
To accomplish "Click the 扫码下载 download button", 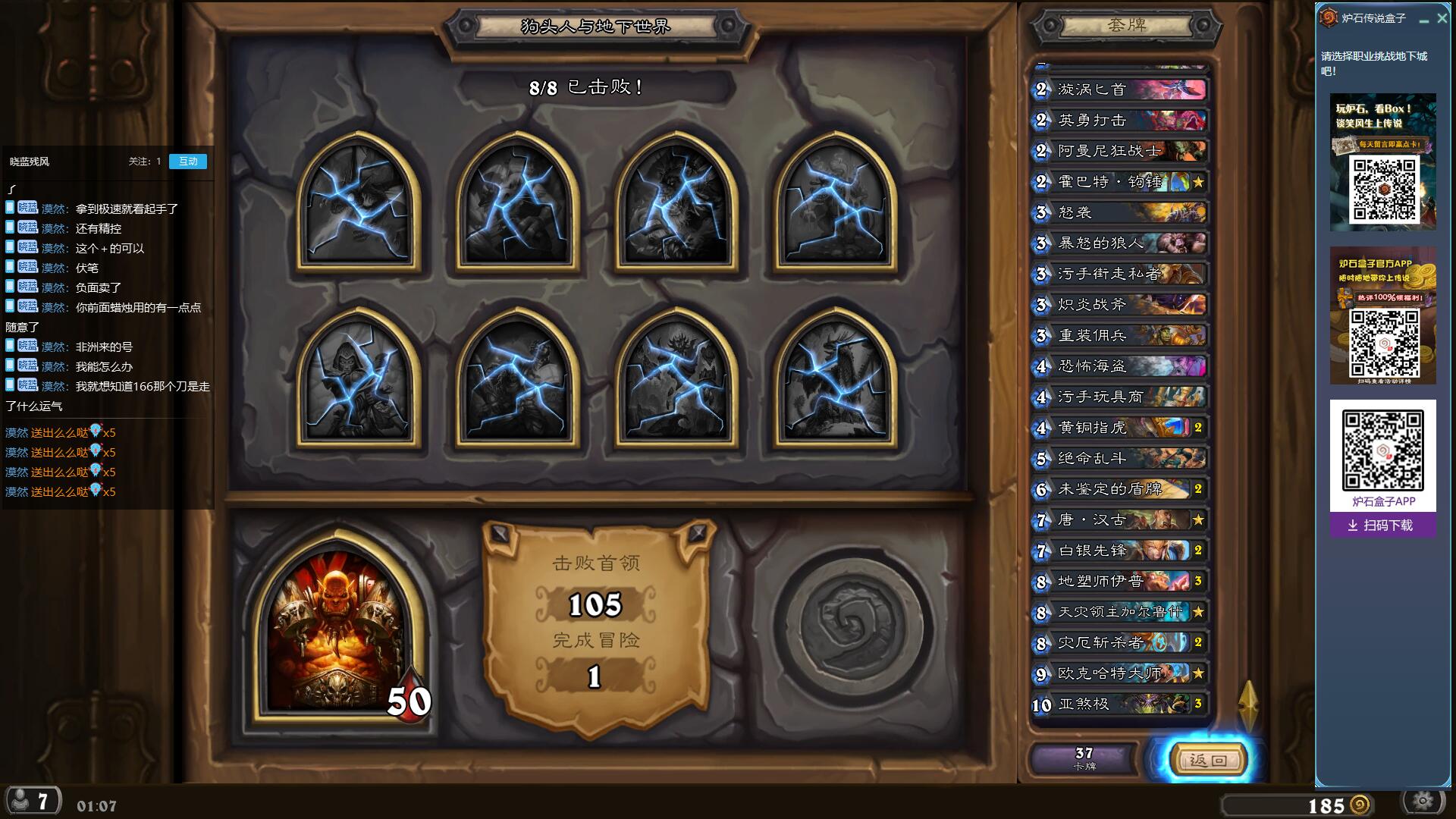I will coord(1382,526).
